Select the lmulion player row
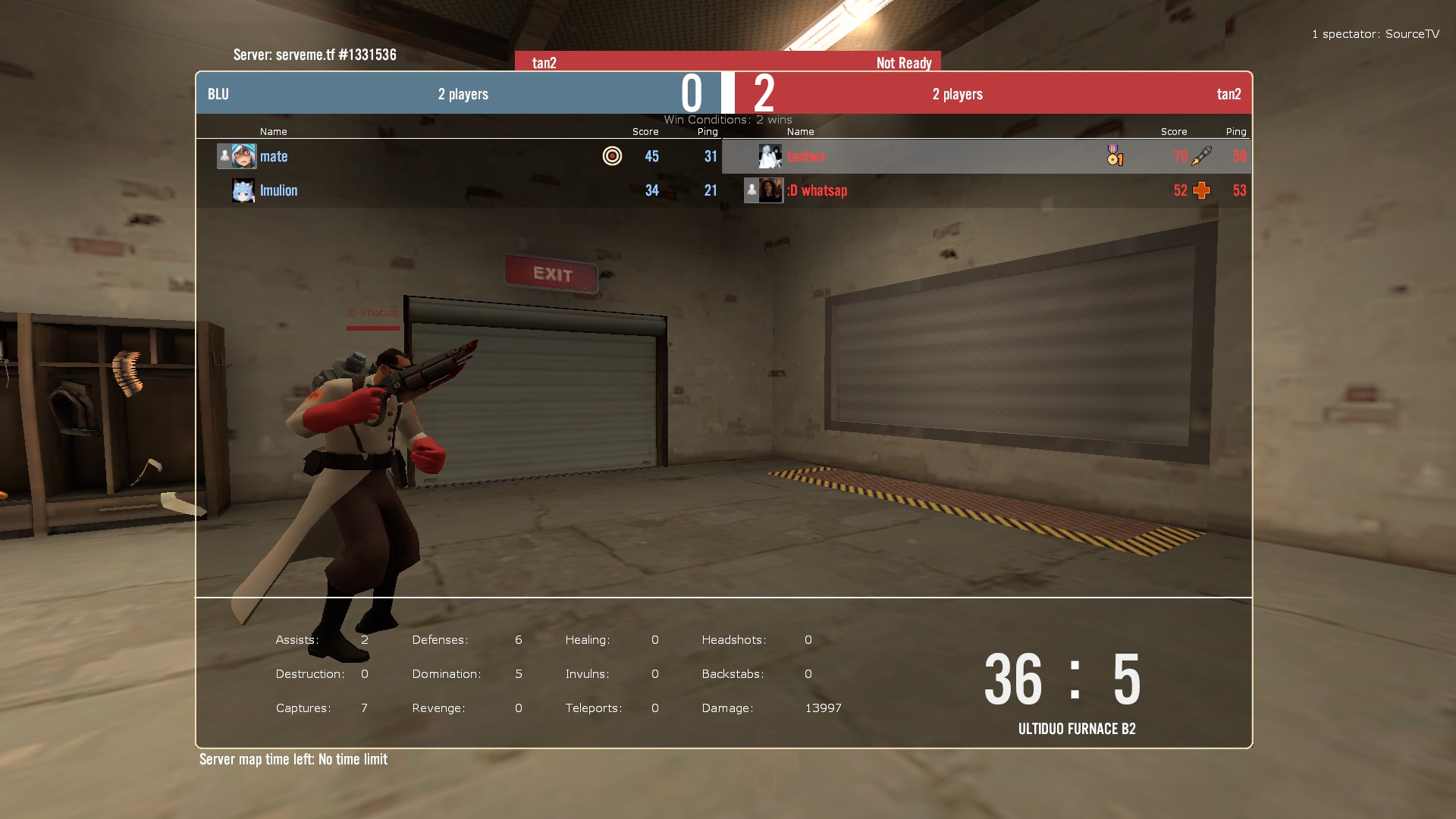This screenshot has height=819, width=1456. click(x=278, y=190)
